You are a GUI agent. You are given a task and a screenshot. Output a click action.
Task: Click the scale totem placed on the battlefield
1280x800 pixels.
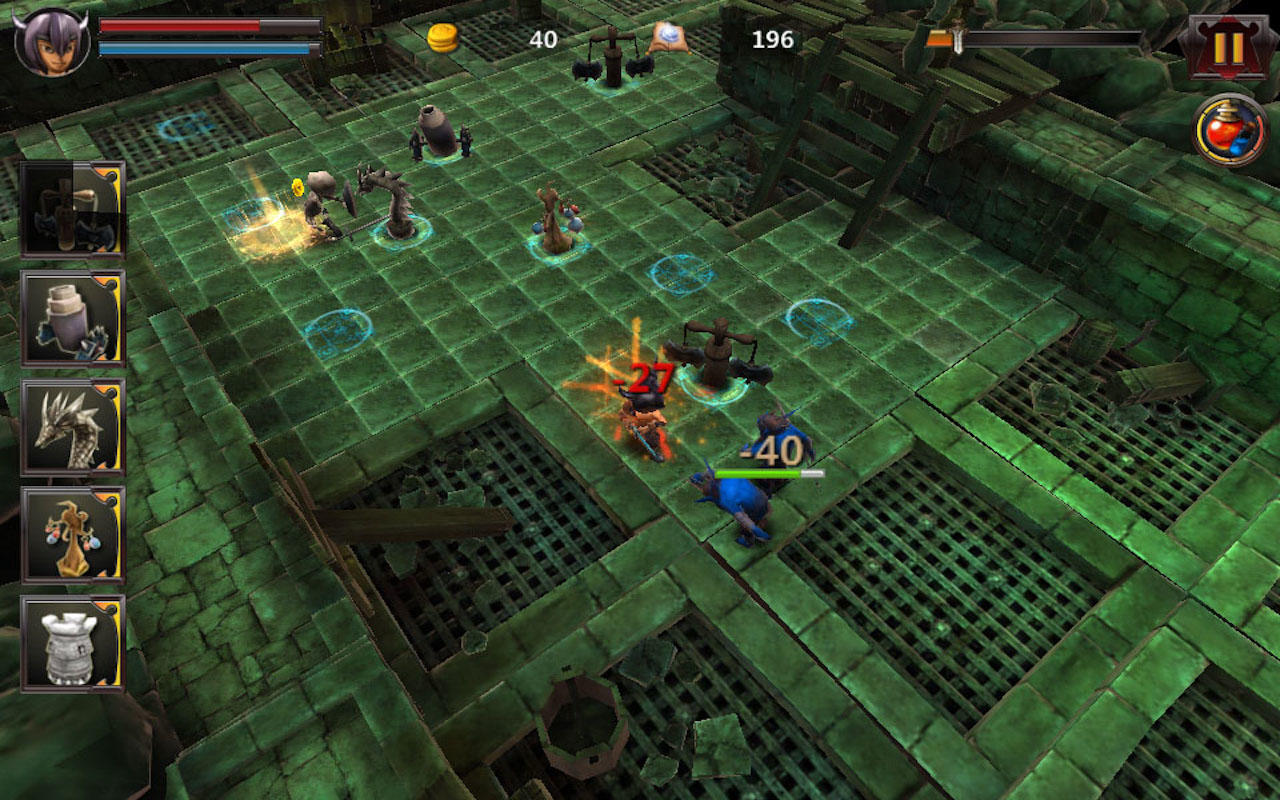click(x=553, y=215)
